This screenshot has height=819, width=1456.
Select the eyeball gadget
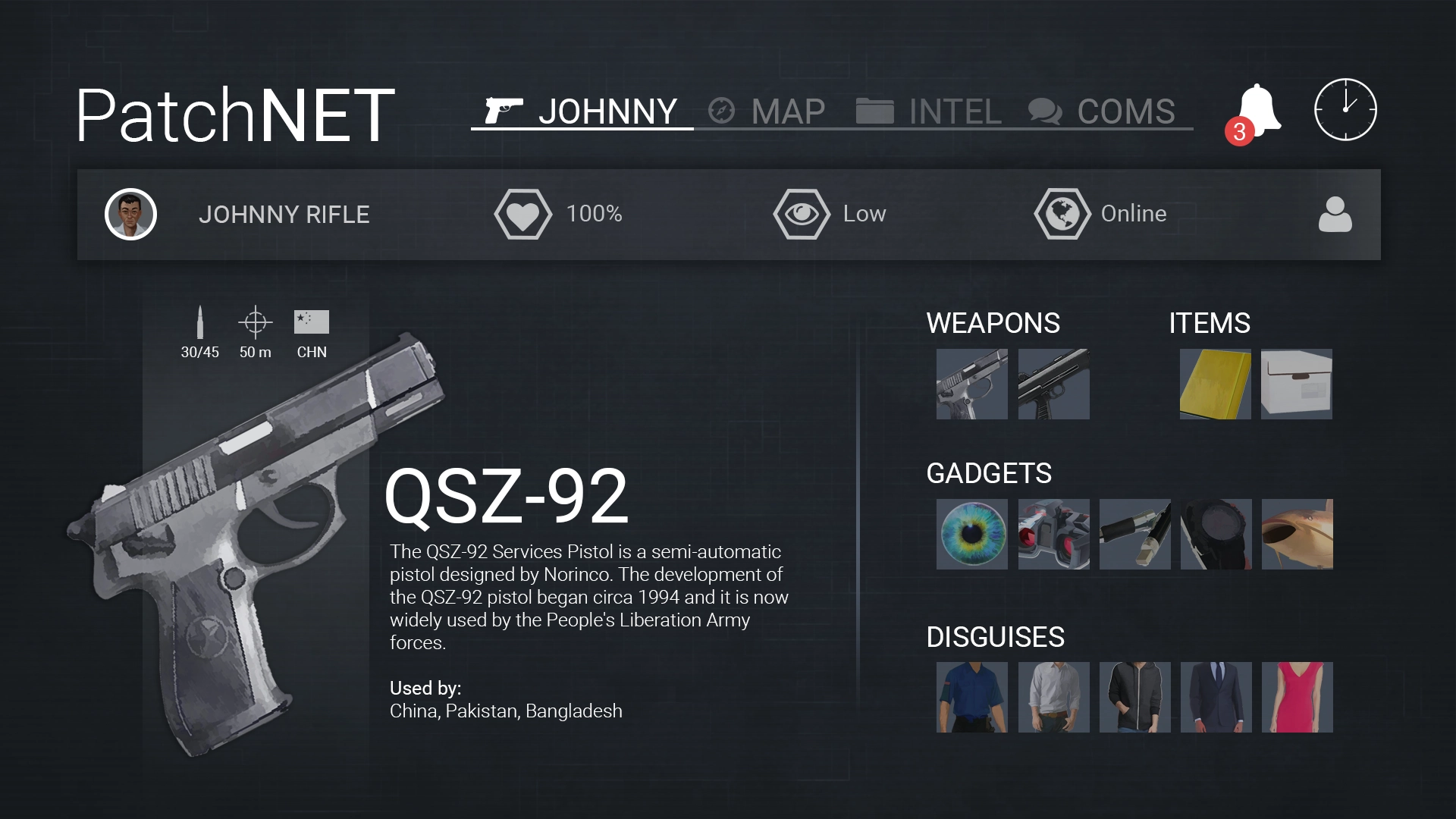point(971,534)
